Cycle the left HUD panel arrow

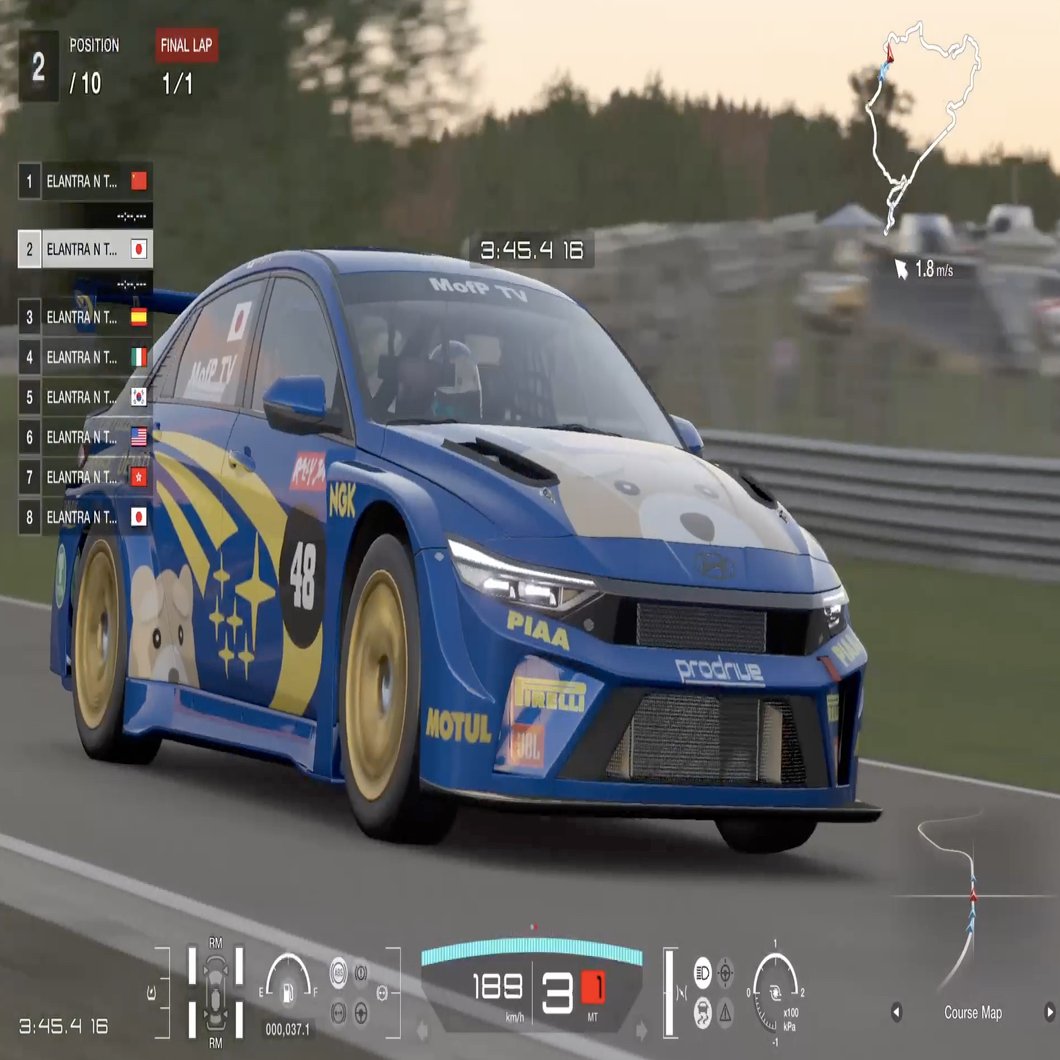[x=422, y=1029]
